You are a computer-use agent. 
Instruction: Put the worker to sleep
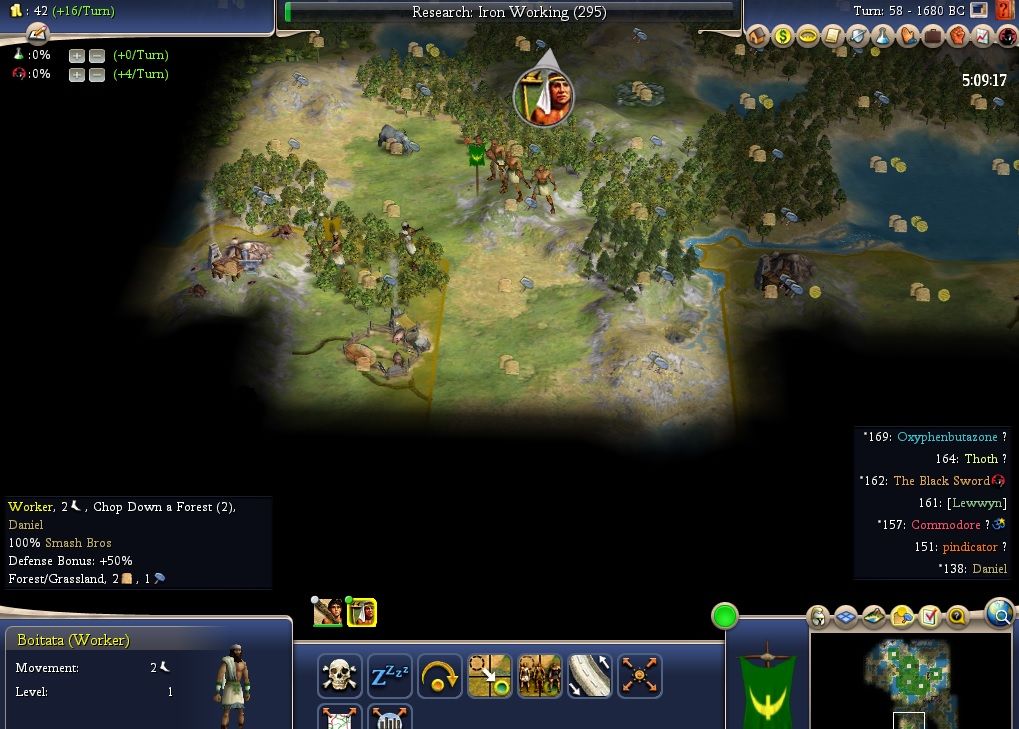click(390, 677)
